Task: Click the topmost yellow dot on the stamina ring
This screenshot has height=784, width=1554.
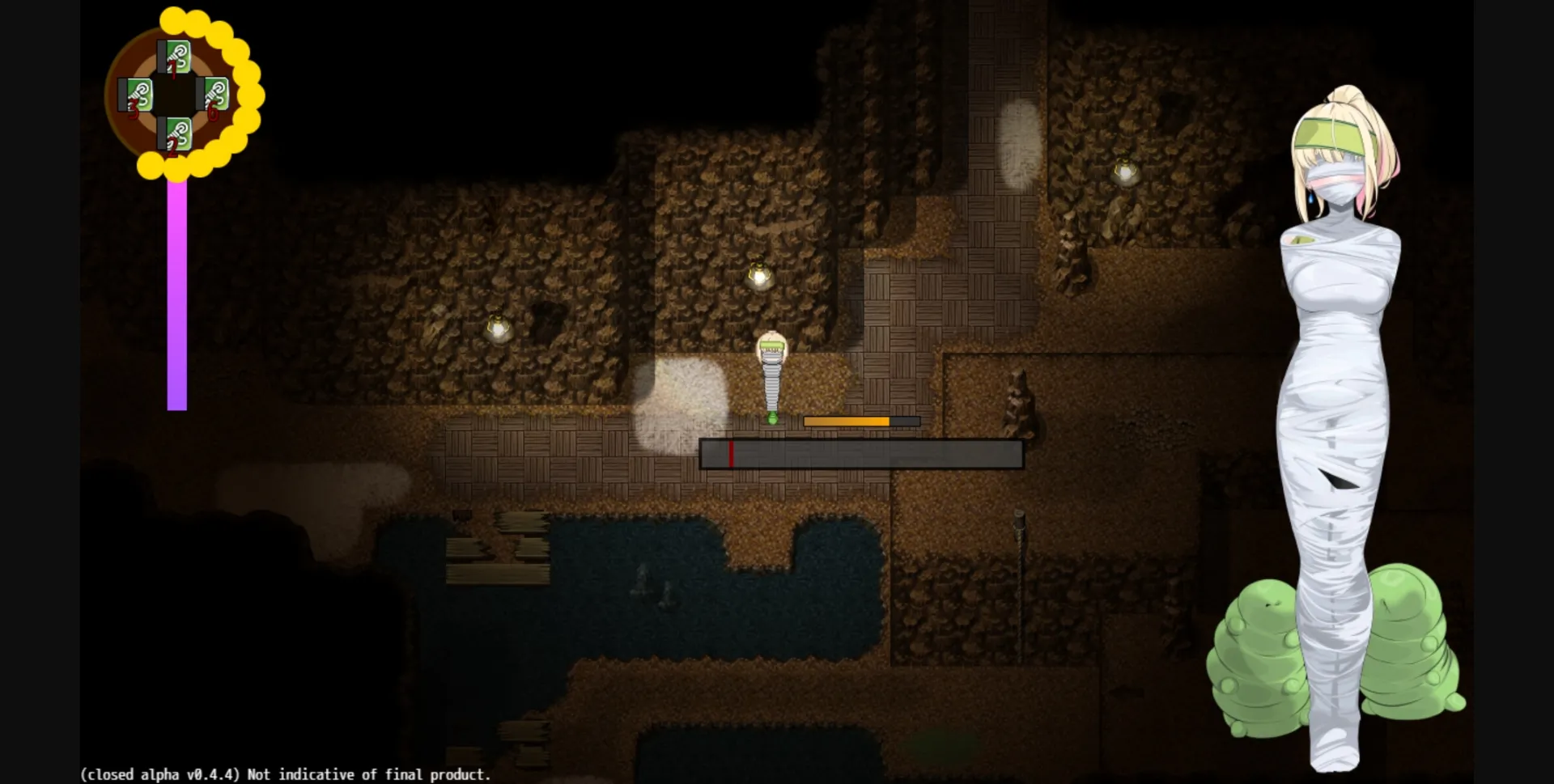Action: tap(172, 19)
